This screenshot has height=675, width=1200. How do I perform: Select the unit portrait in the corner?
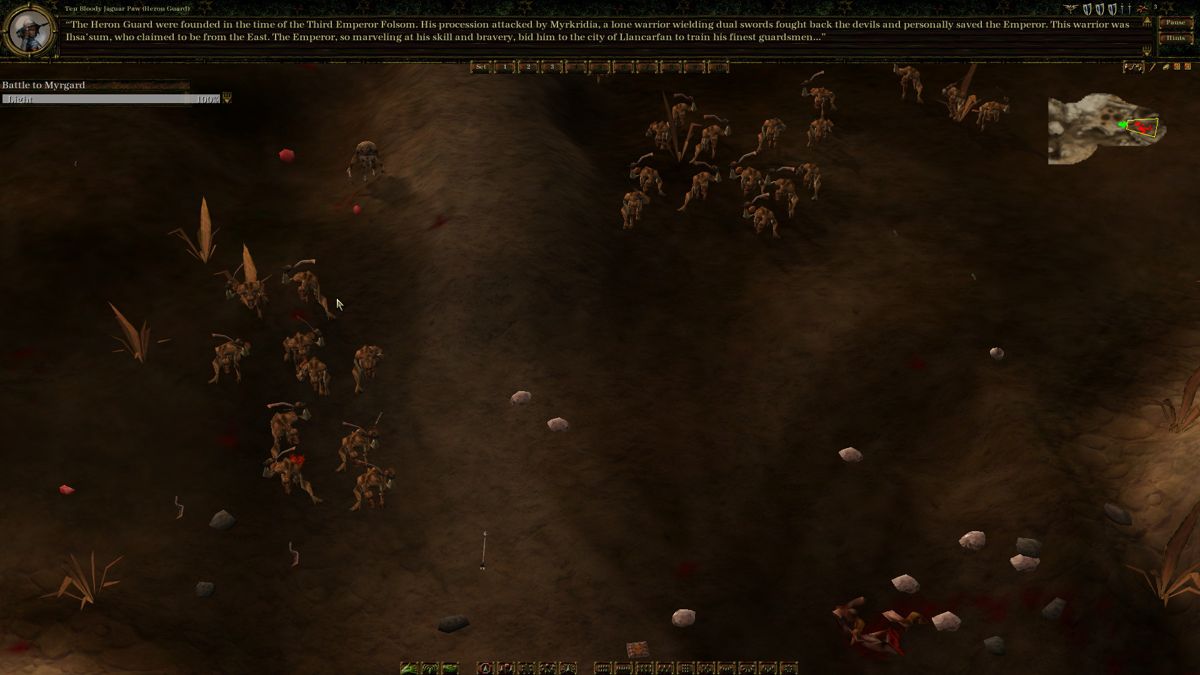[28, 29]
